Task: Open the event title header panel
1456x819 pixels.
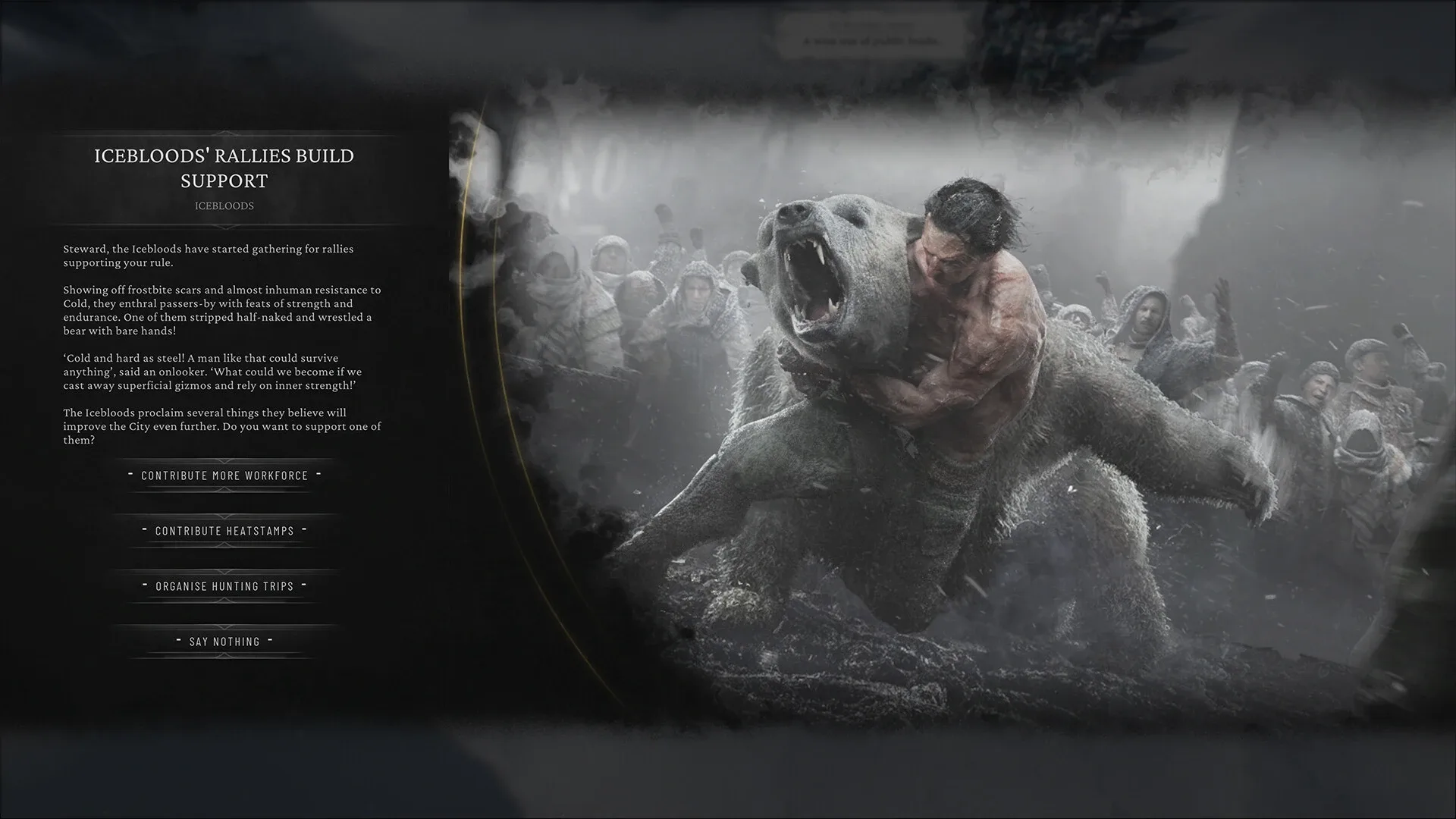Action: tap(224, 168)
